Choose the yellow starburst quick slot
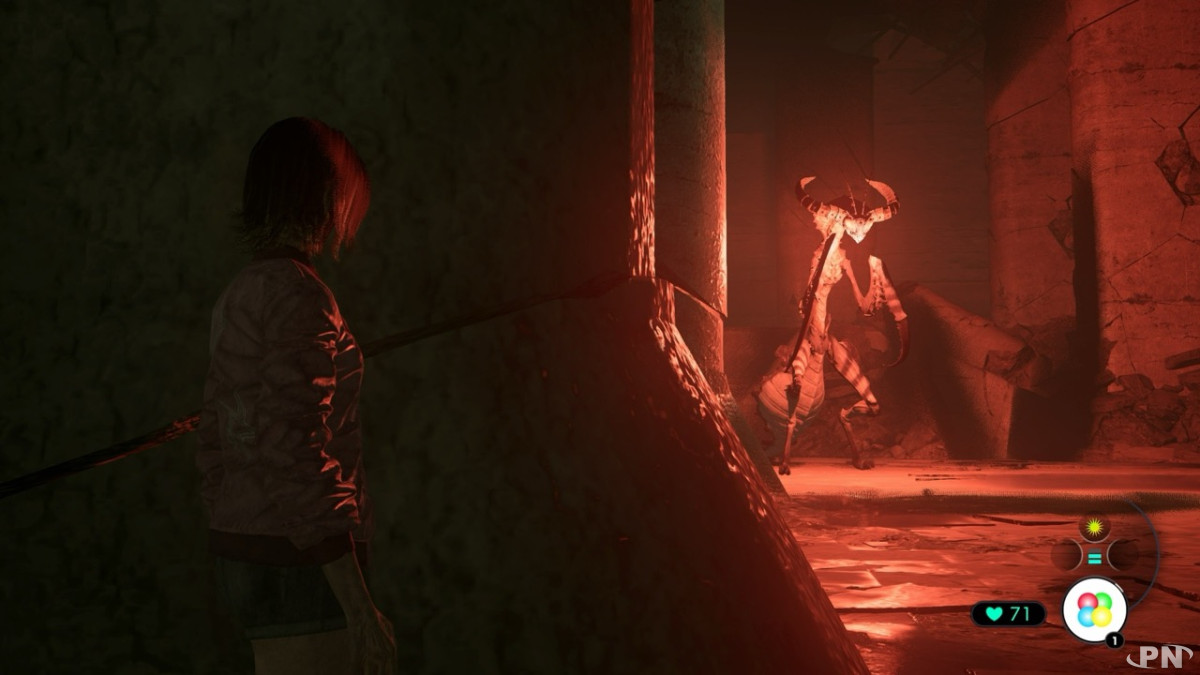Image resolution: width=1200 pixels, height=675 pixels. point(1095,526)
